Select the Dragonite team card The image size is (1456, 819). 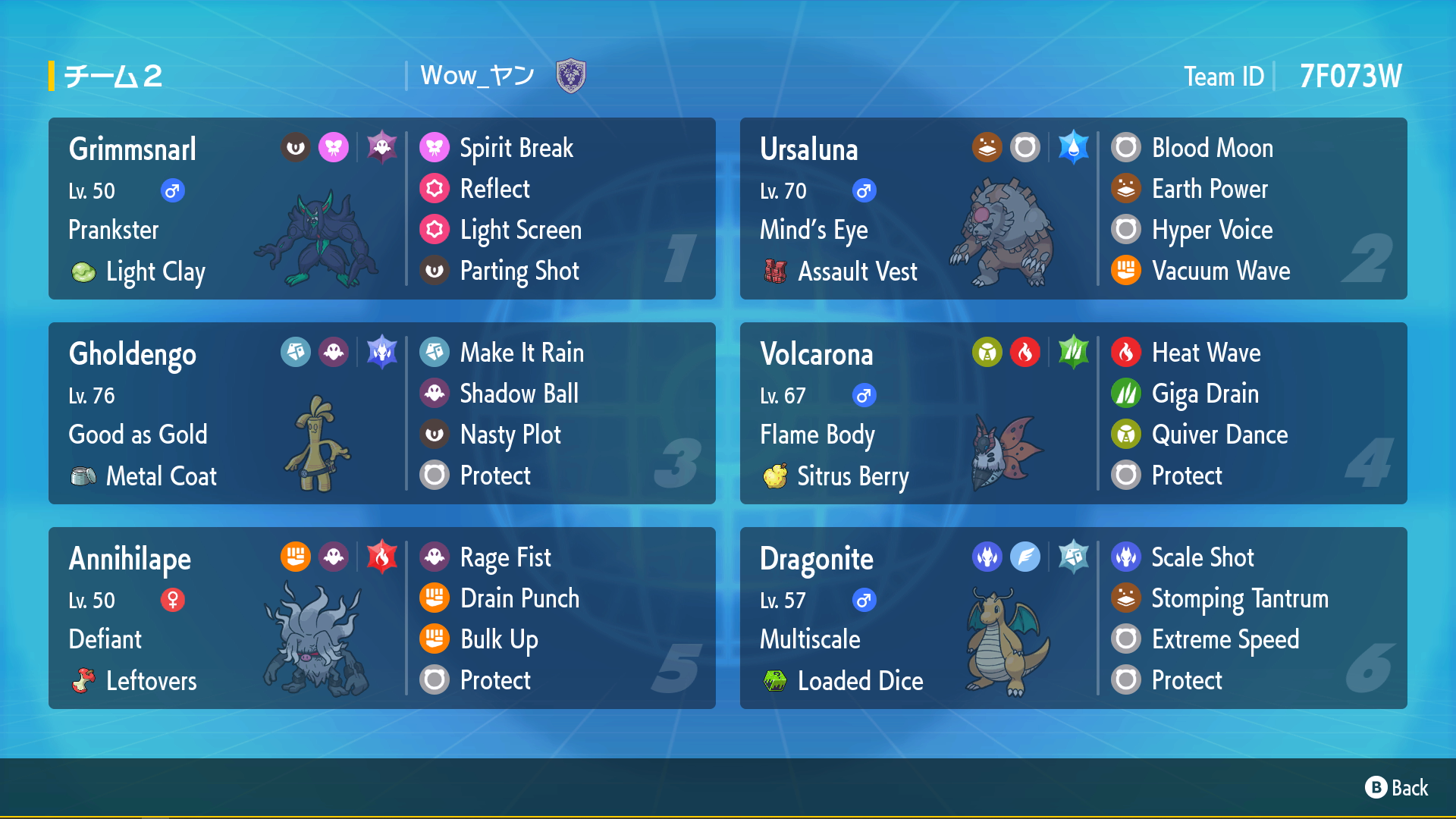tap(1073, 618)
